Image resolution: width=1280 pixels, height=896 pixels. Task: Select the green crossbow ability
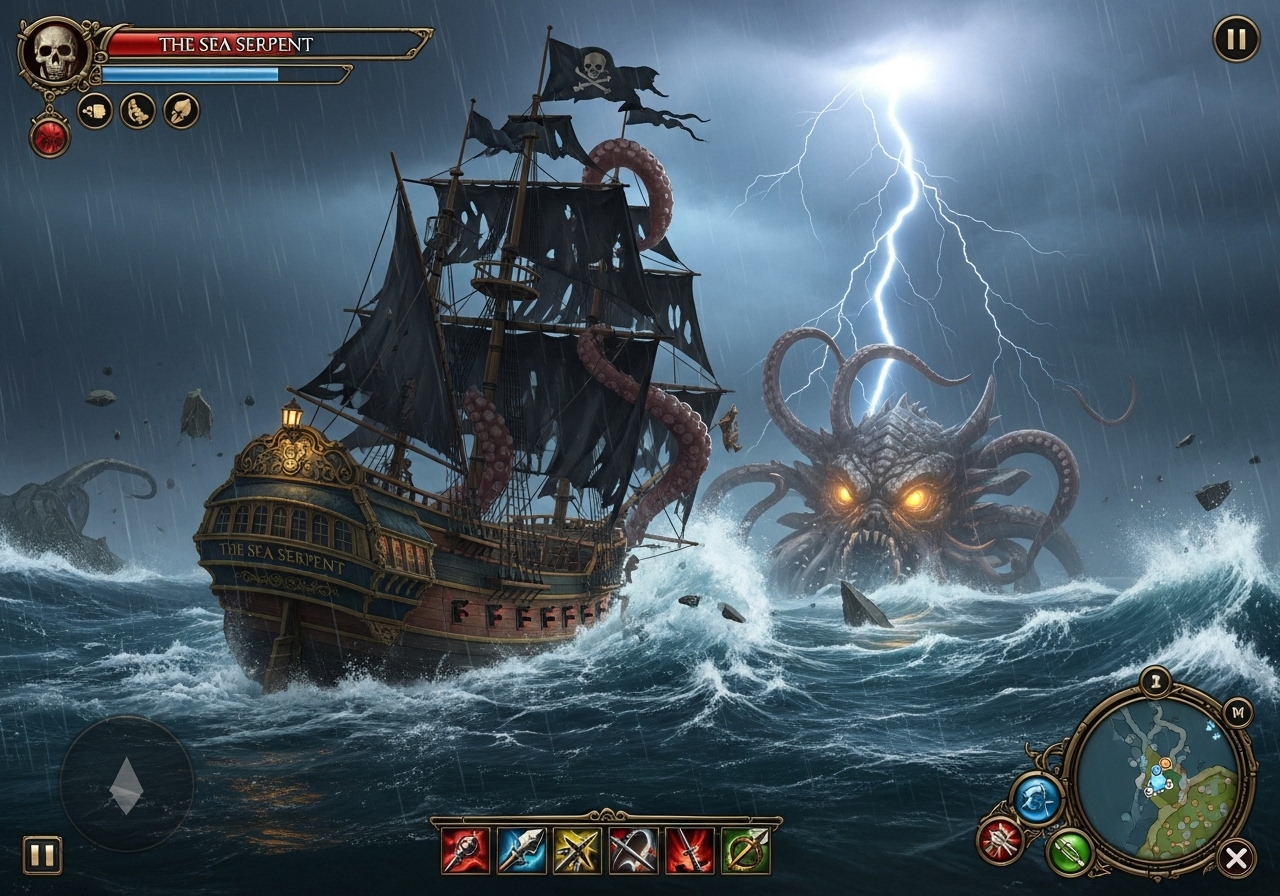[746, 849]
